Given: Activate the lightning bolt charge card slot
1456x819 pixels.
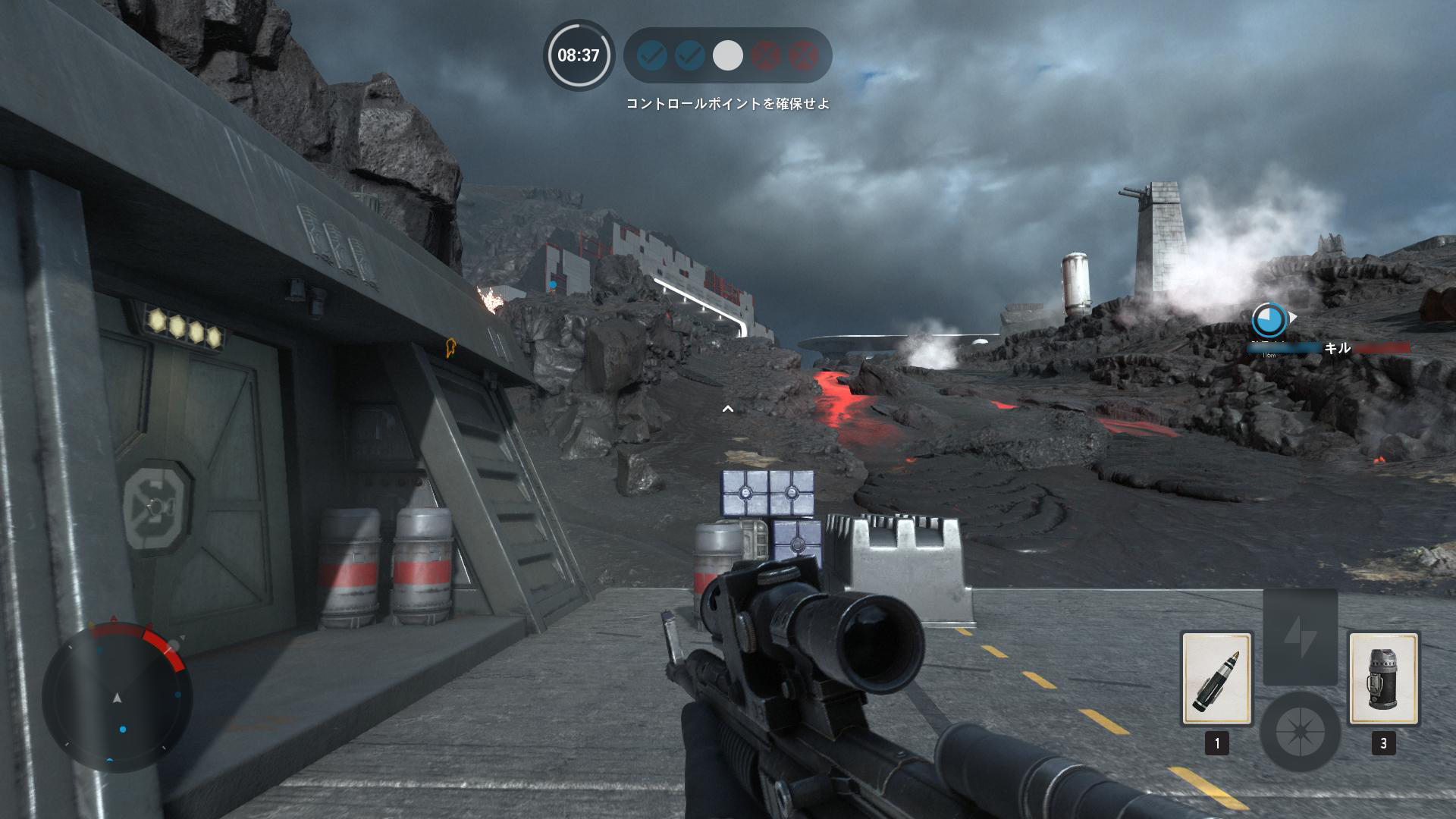Looking at the screenshot, I should pos(1300,637).
